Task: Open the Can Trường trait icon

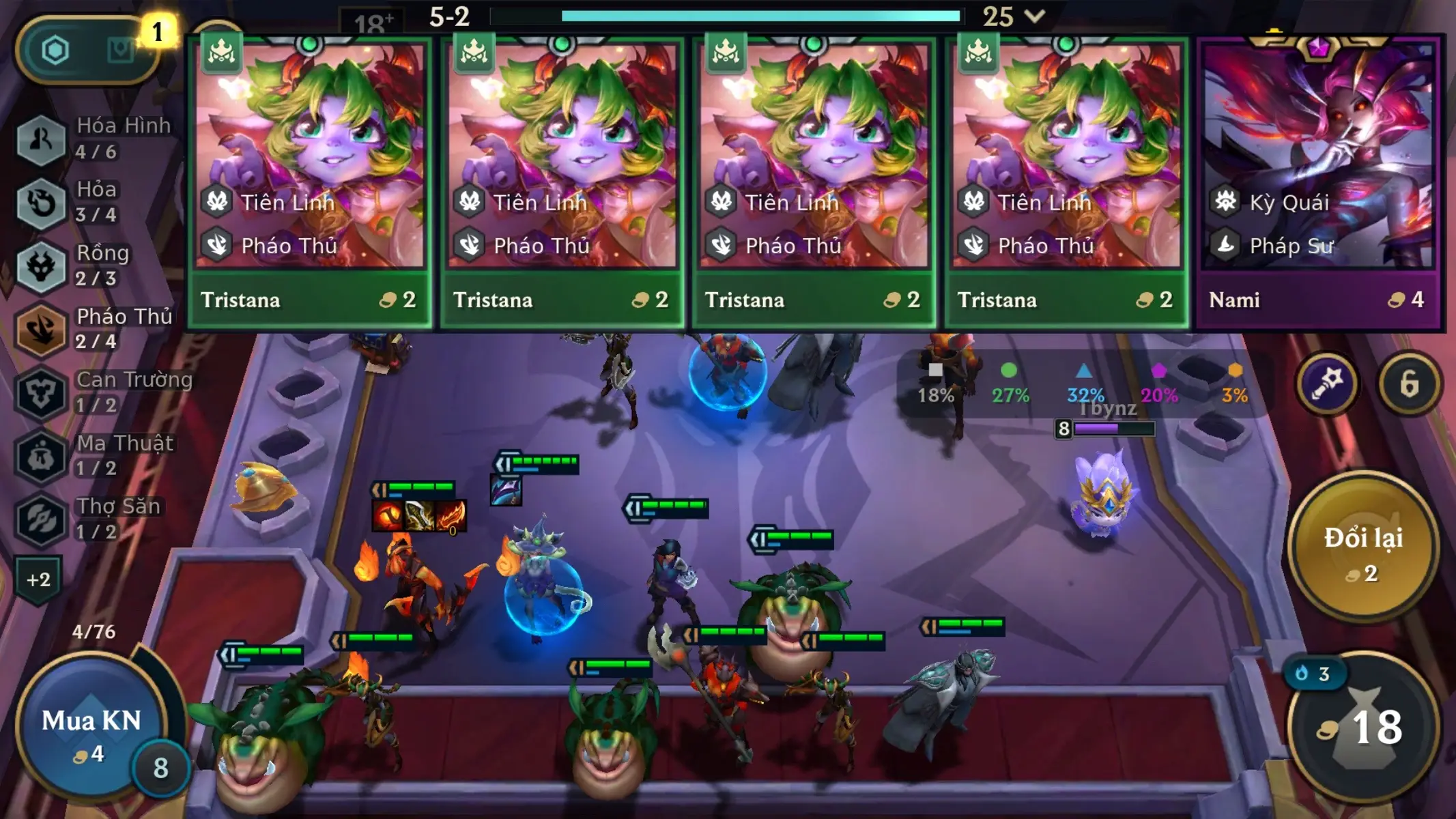Action: pyautogui.click(x=41, y=394)
